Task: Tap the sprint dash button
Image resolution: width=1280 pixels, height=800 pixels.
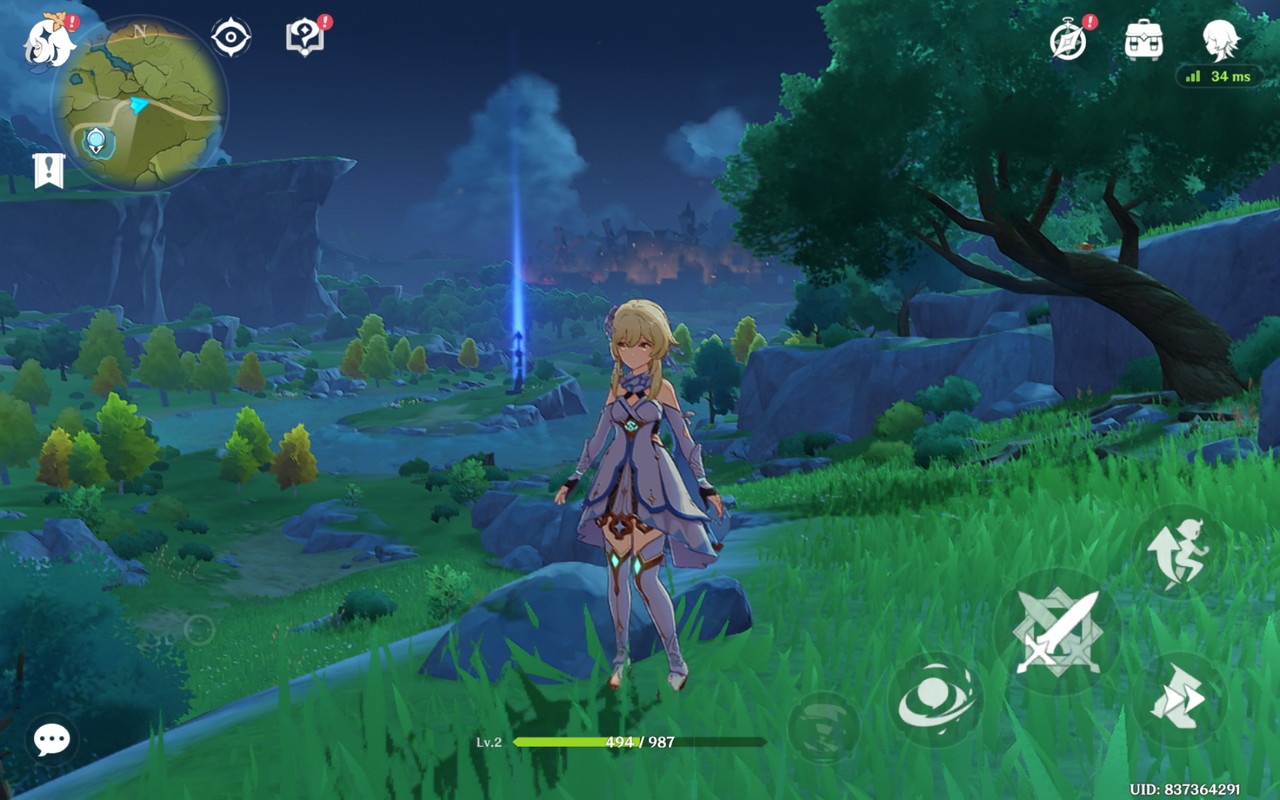Action: pos(1180,700)
